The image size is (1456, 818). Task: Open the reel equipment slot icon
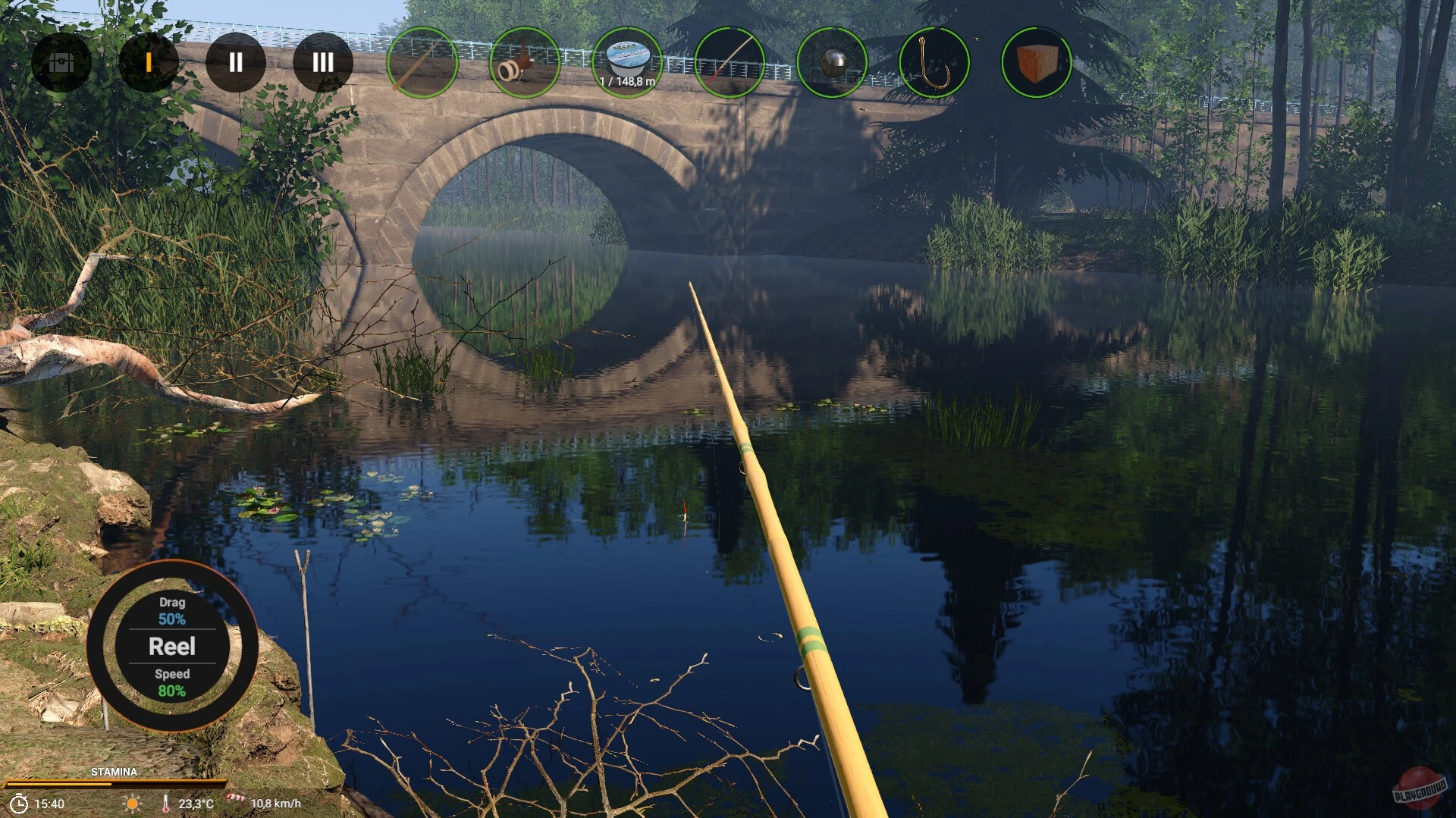pyautogui.click(x=525, y=64)
